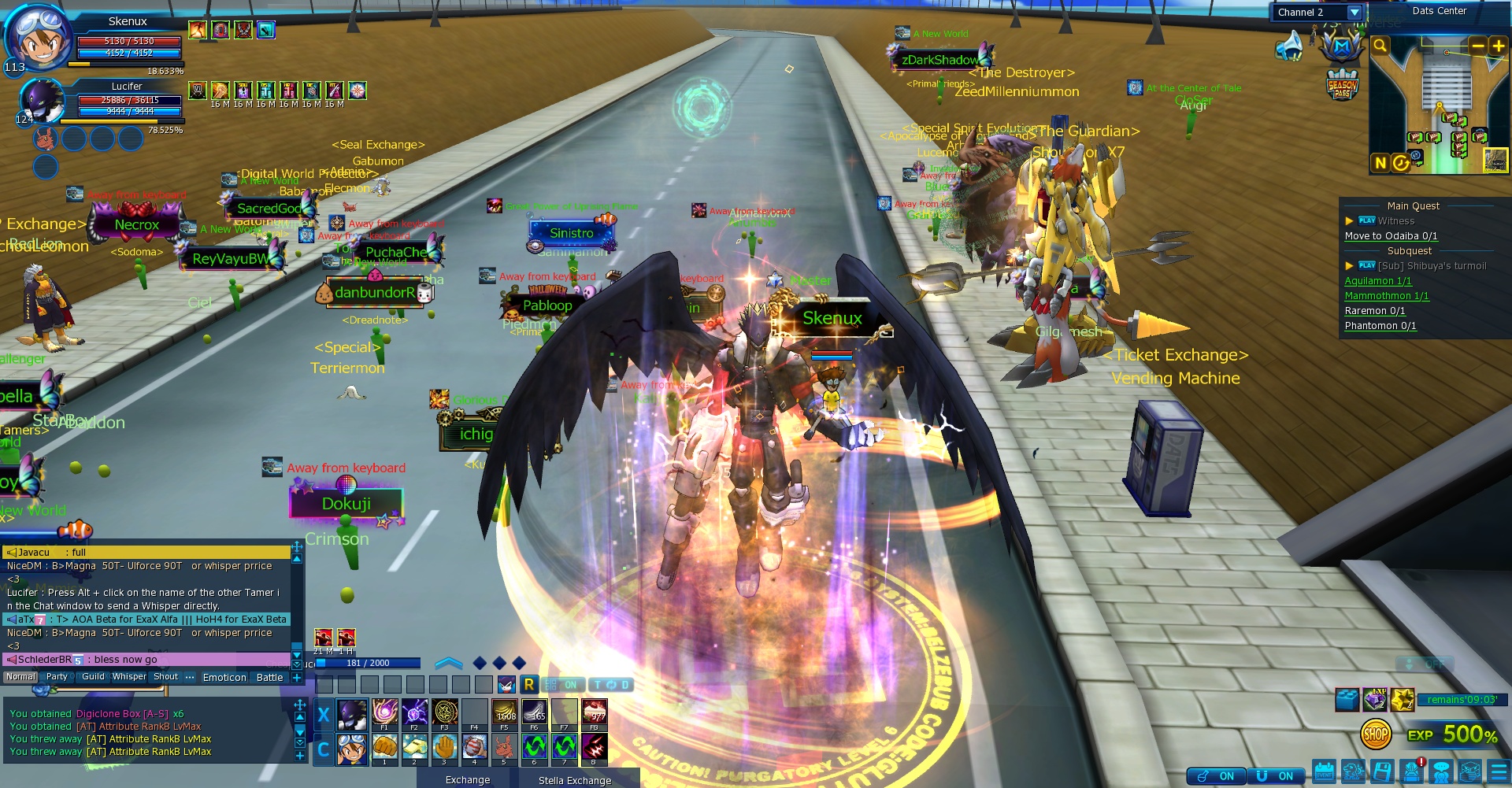Click the yellow R button above hotbar

pos(529,685)
